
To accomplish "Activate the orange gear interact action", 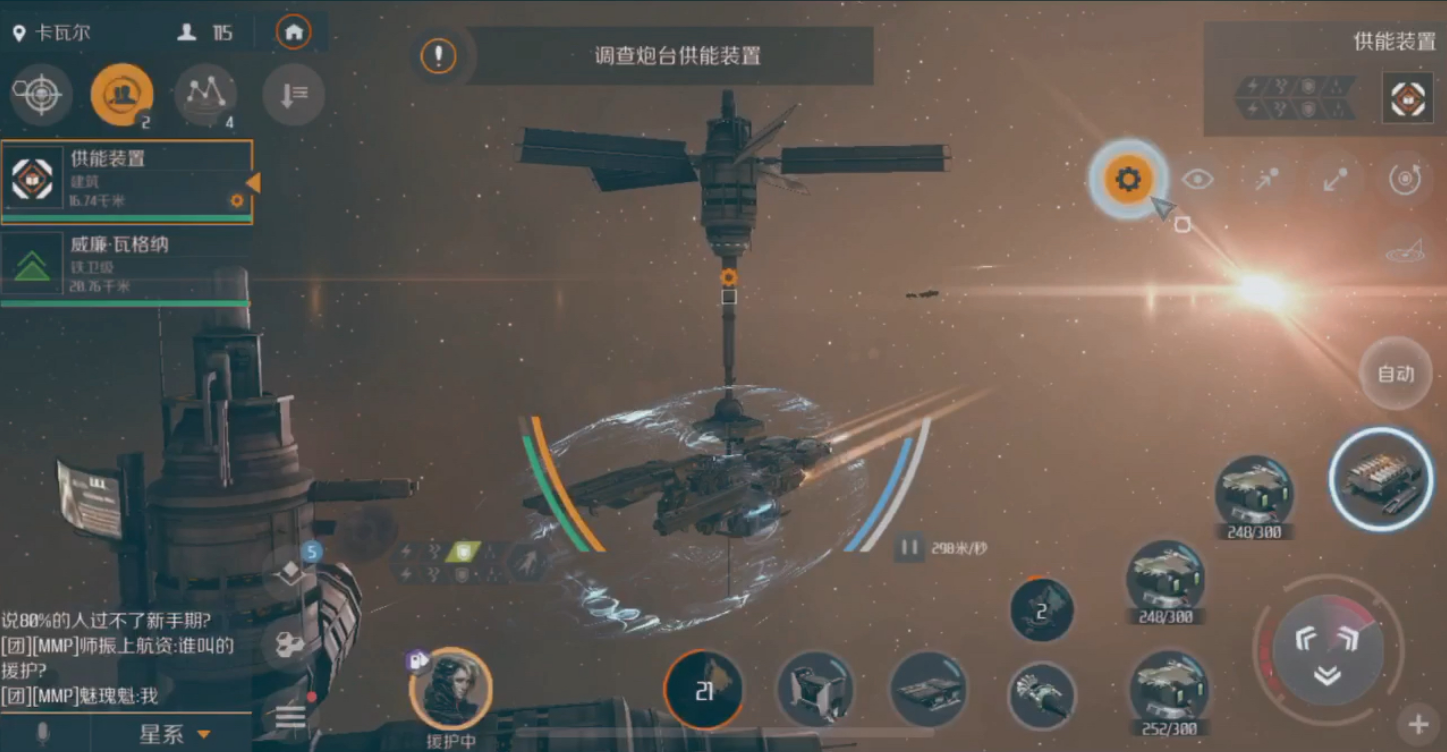I will 1128,180.
